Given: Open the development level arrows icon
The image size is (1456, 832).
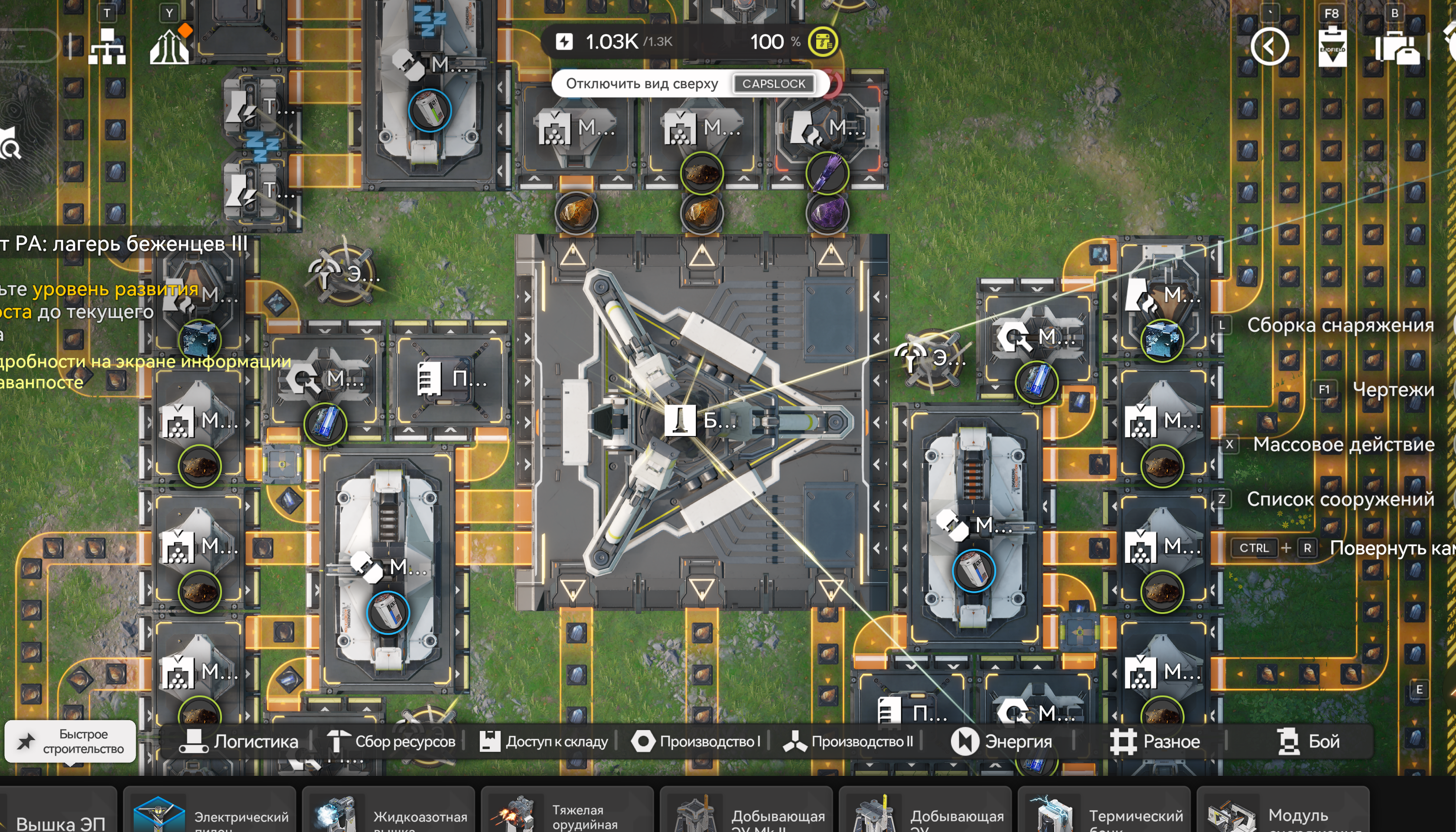Looking at the screenshot, I should click(169, 46).
